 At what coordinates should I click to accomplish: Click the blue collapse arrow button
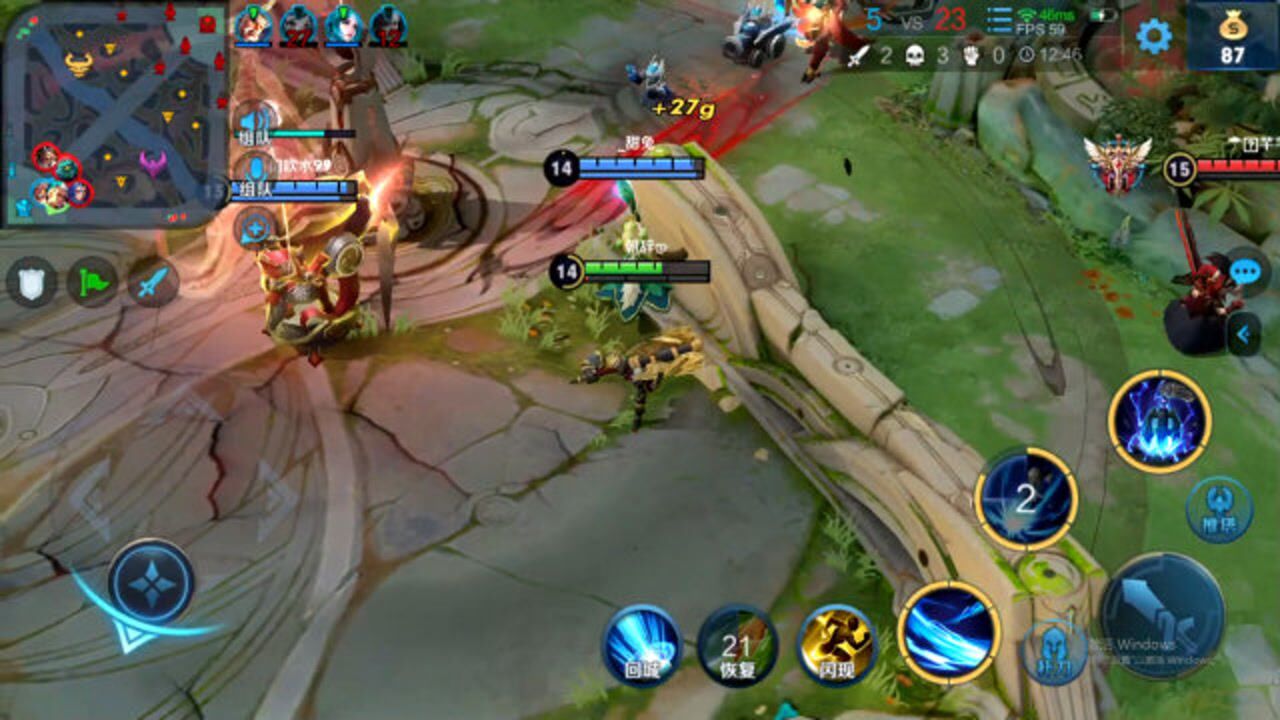(1243, 334)
